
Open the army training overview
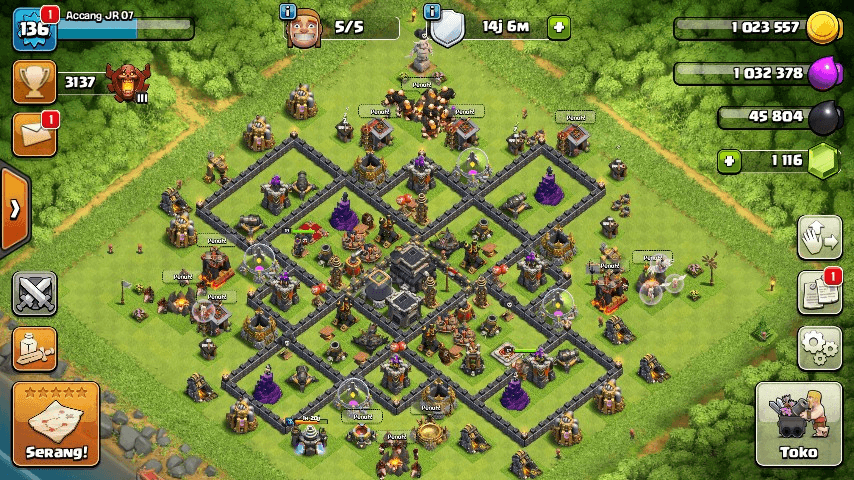(x=34, y=347)
